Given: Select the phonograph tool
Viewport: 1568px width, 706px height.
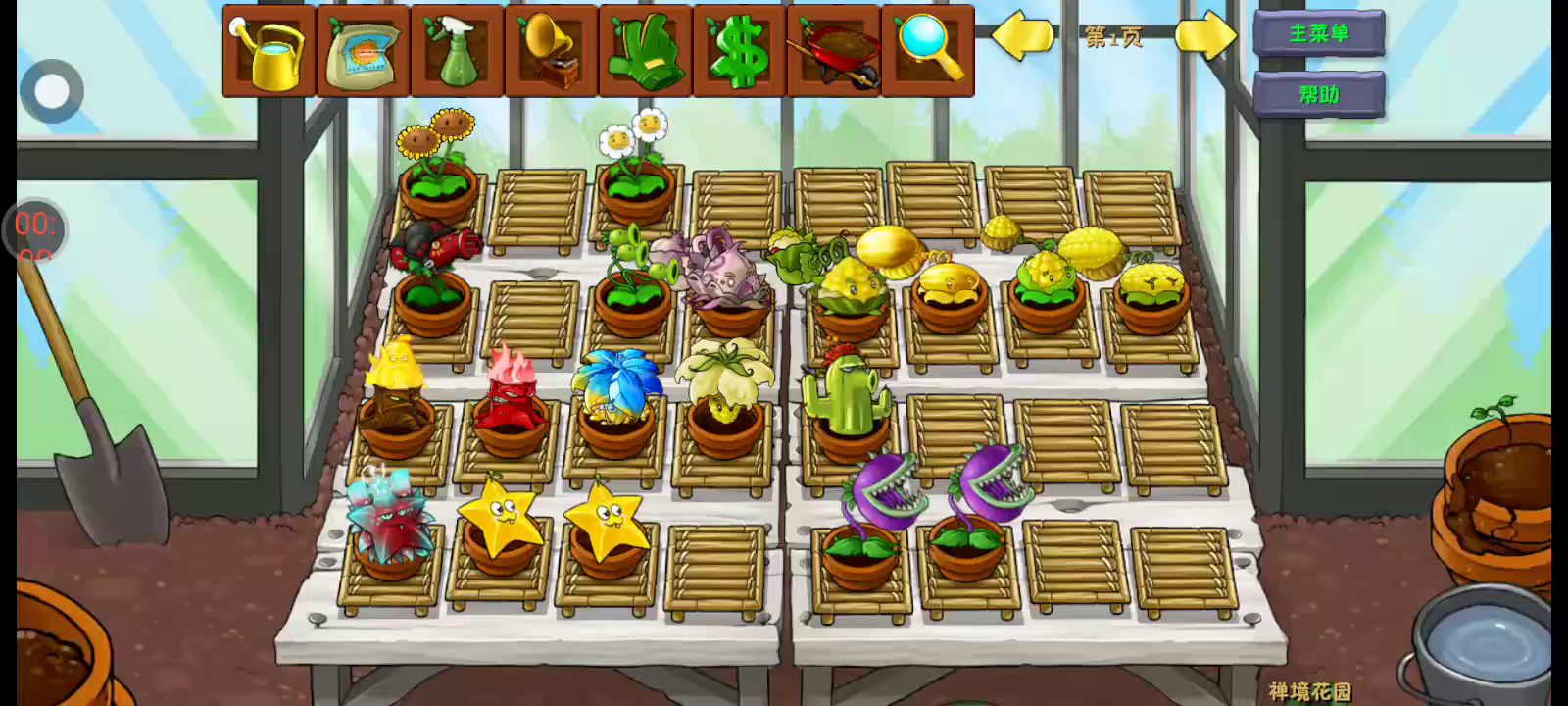Looking at the screenshot, I should point(552,51).
